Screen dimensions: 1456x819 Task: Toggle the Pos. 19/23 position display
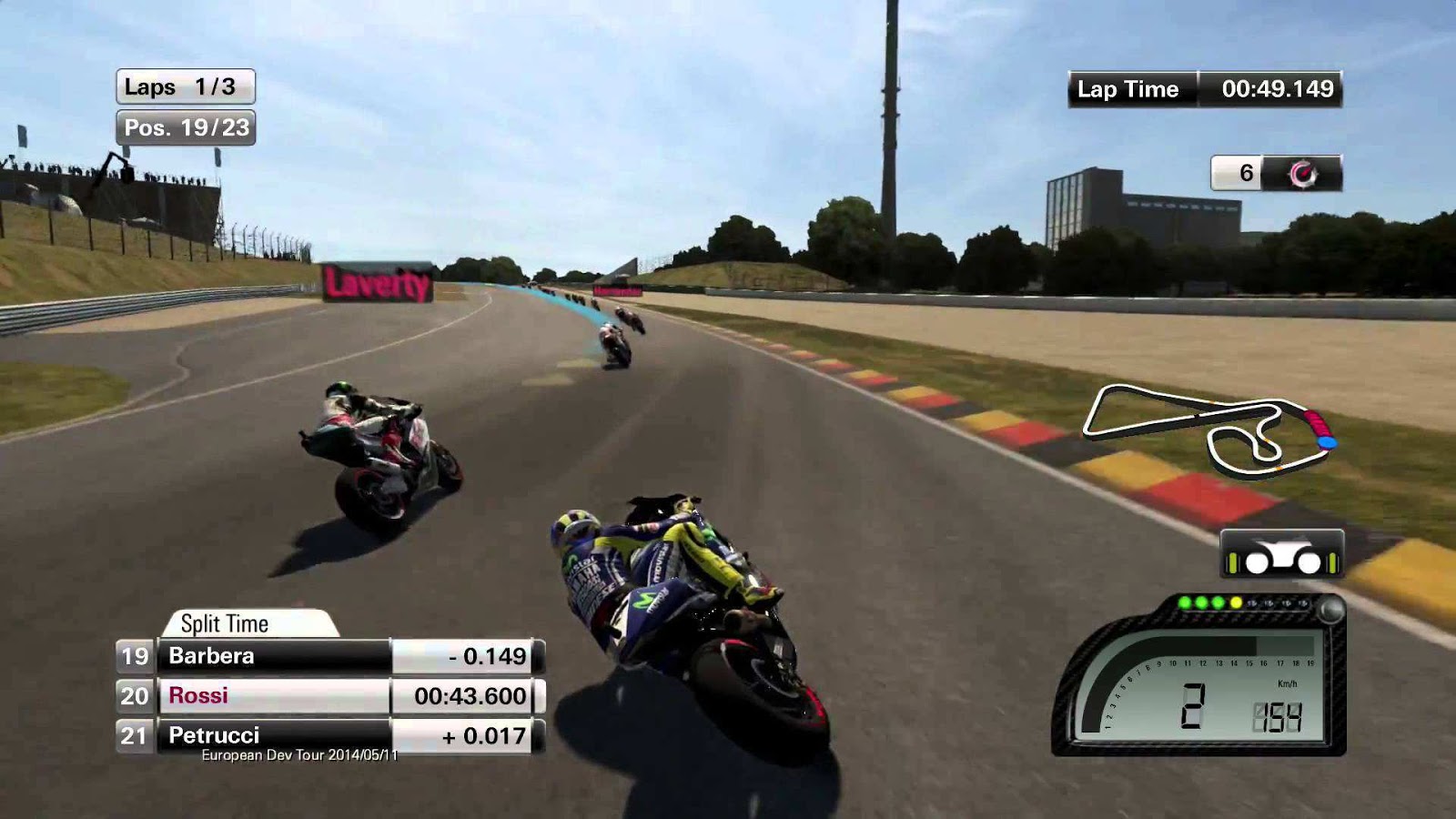tap(185, 128)
